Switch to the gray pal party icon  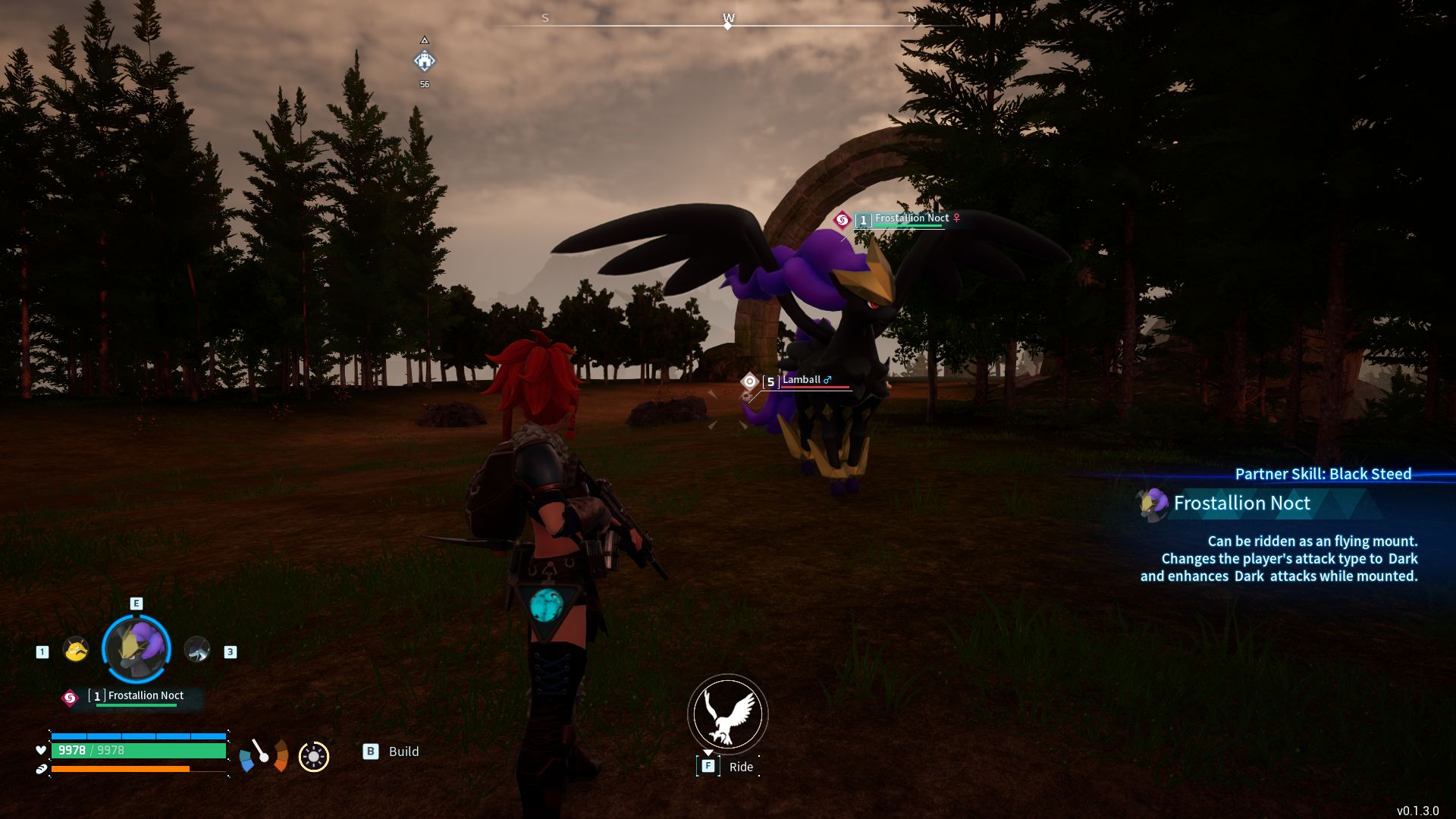pyautogui.click(x=197, y=650)
